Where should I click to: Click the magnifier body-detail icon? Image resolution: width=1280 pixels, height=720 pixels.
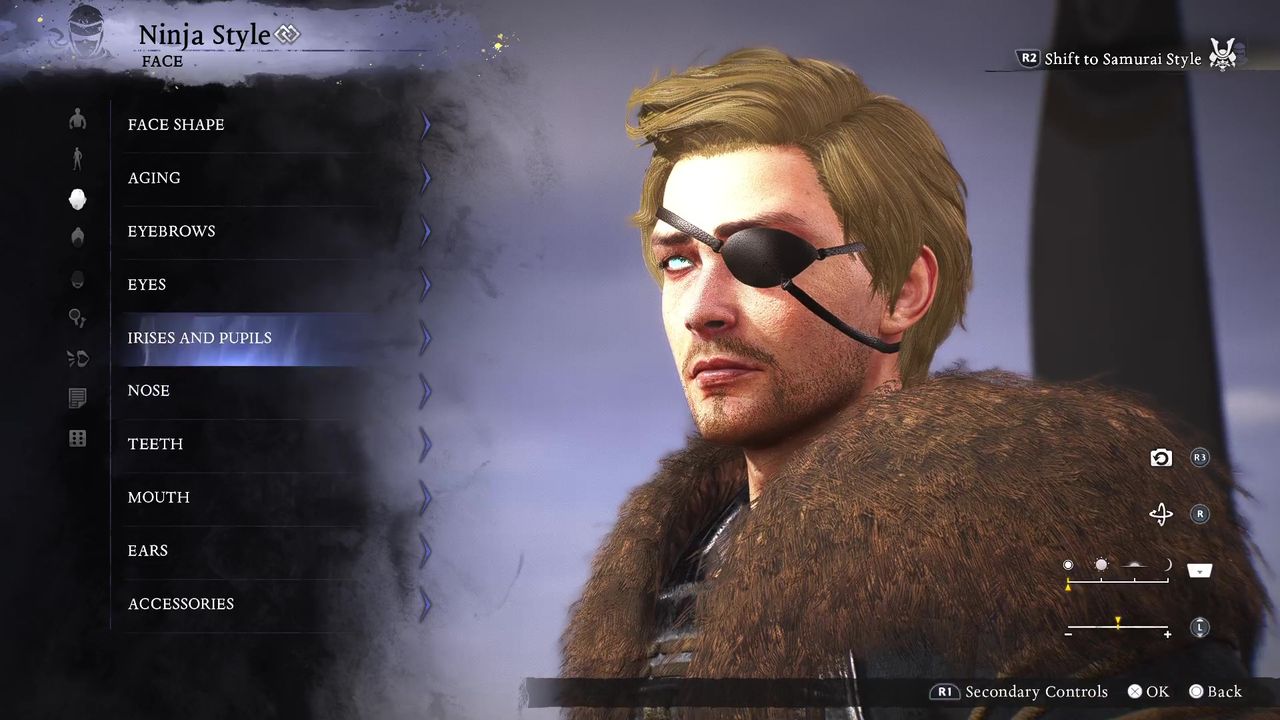[x=77, y=318]
